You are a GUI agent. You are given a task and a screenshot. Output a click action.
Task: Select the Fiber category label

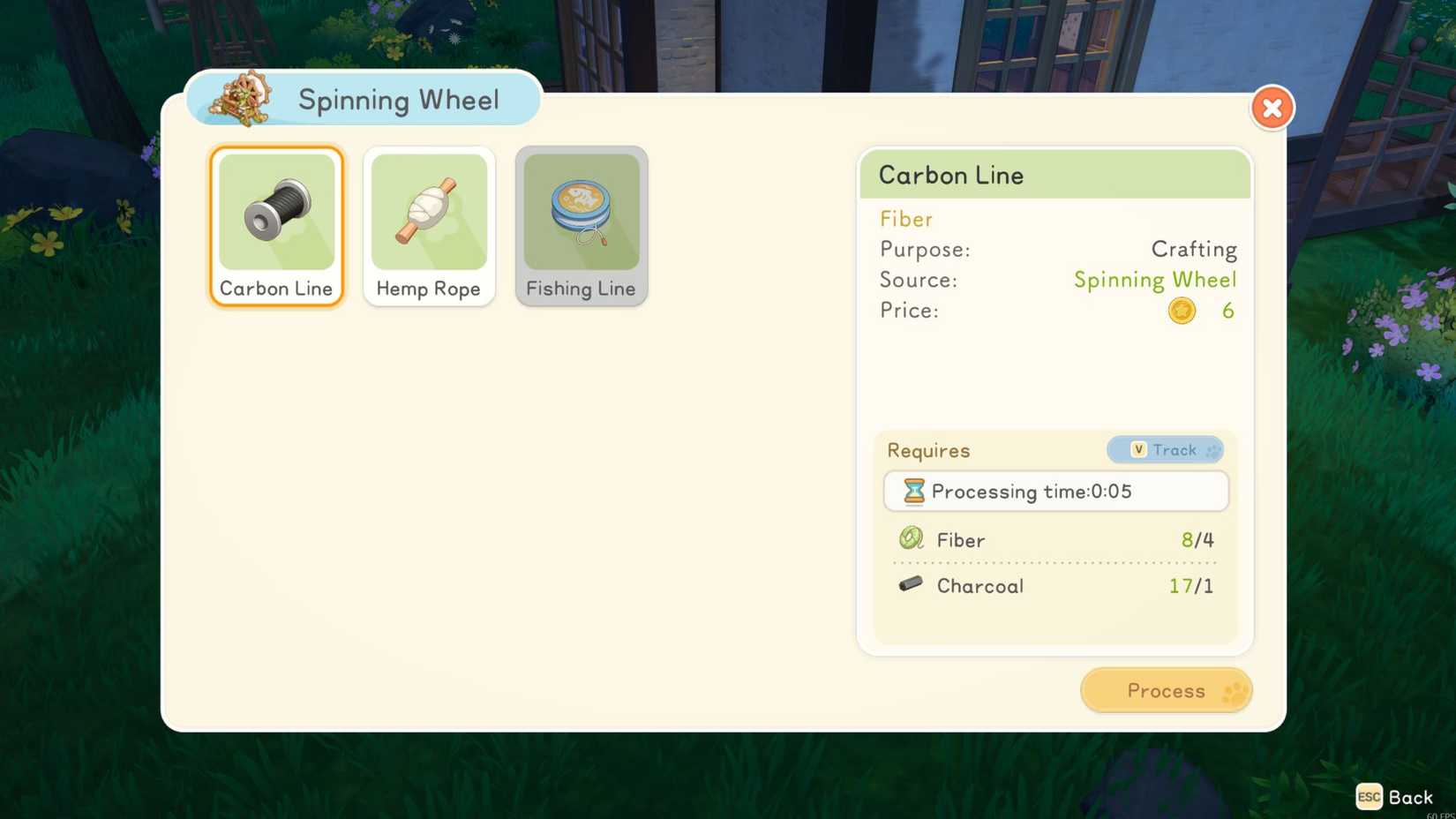click(x=905, y=219)
